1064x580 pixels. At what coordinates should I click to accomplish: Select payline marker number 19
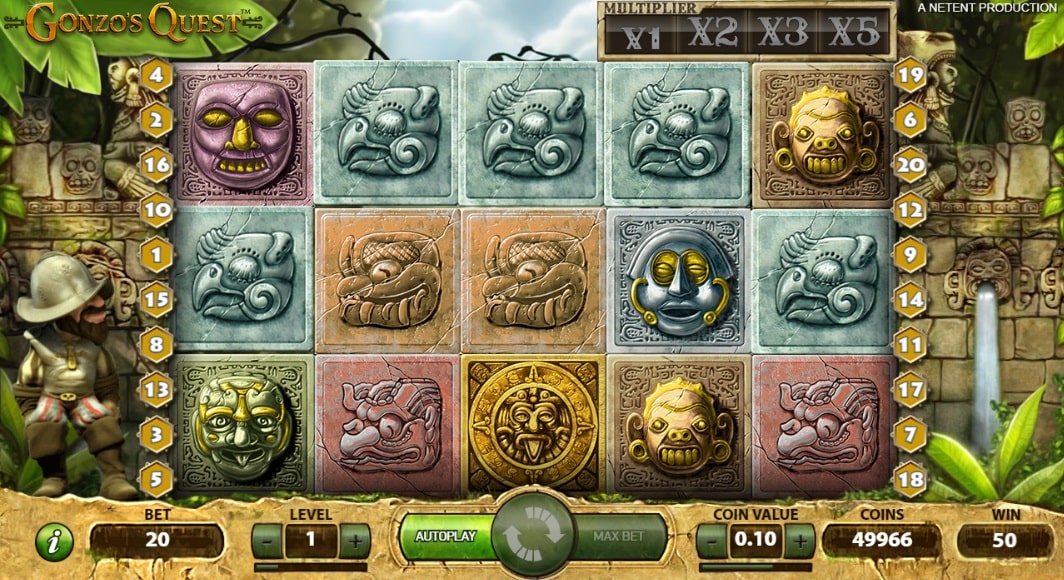tap(909, 75)
